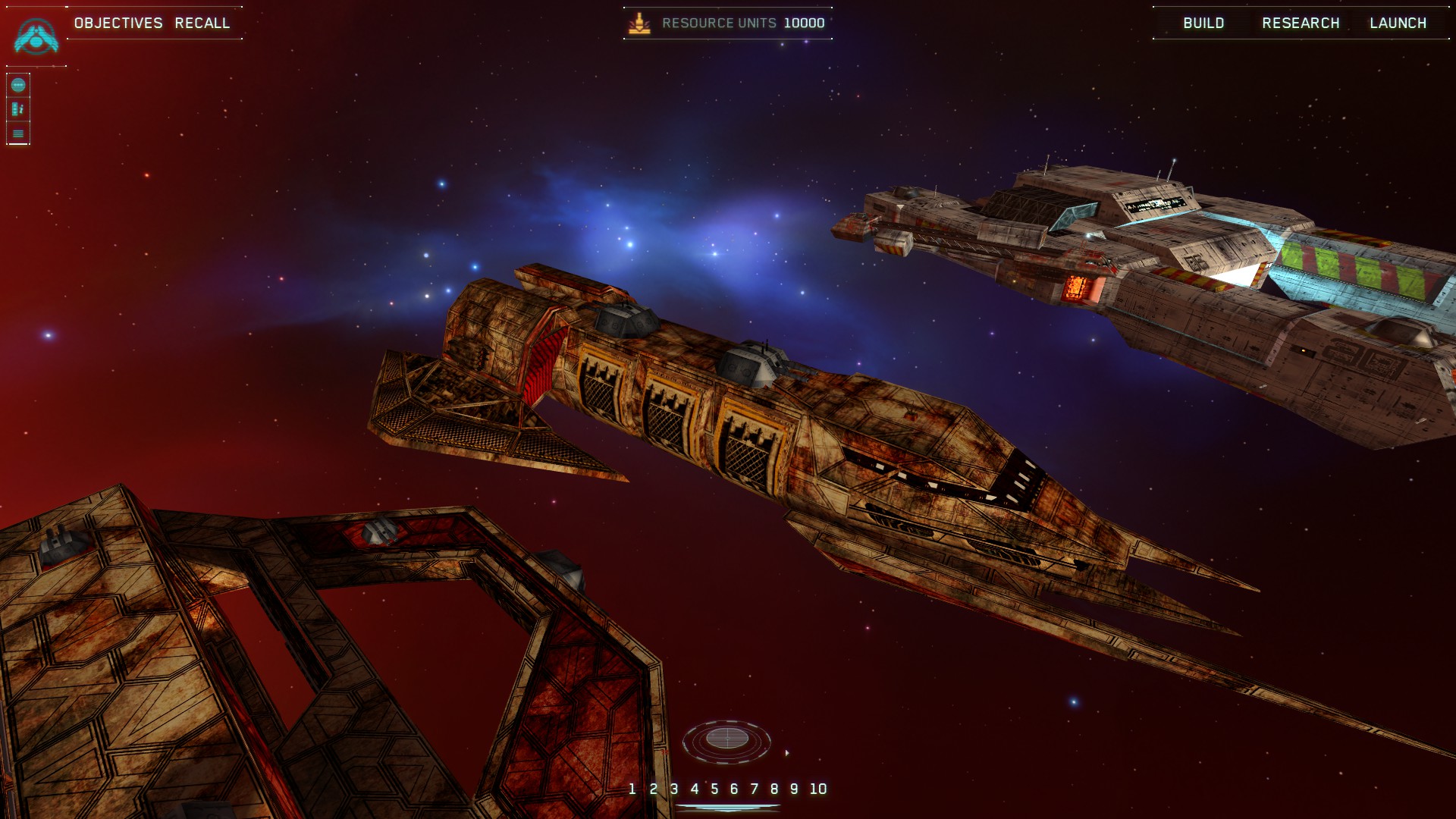Select control group 4
Image resolution: width=1456 pixels, height=819 pixels.
pyautogui.click(x=694, y=789)
